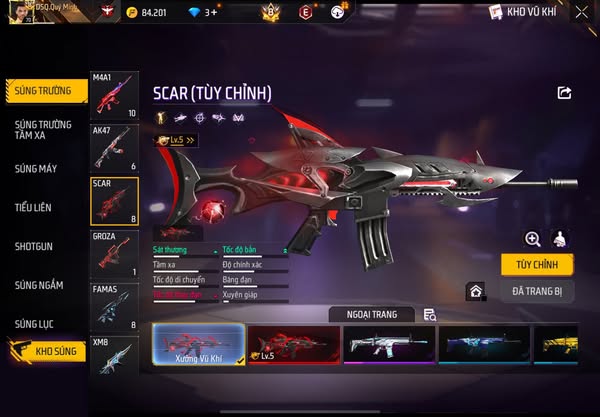The image size is (600, 417).
Task: Open the Súng Ngắm category
Action: [x=38, y=285]
